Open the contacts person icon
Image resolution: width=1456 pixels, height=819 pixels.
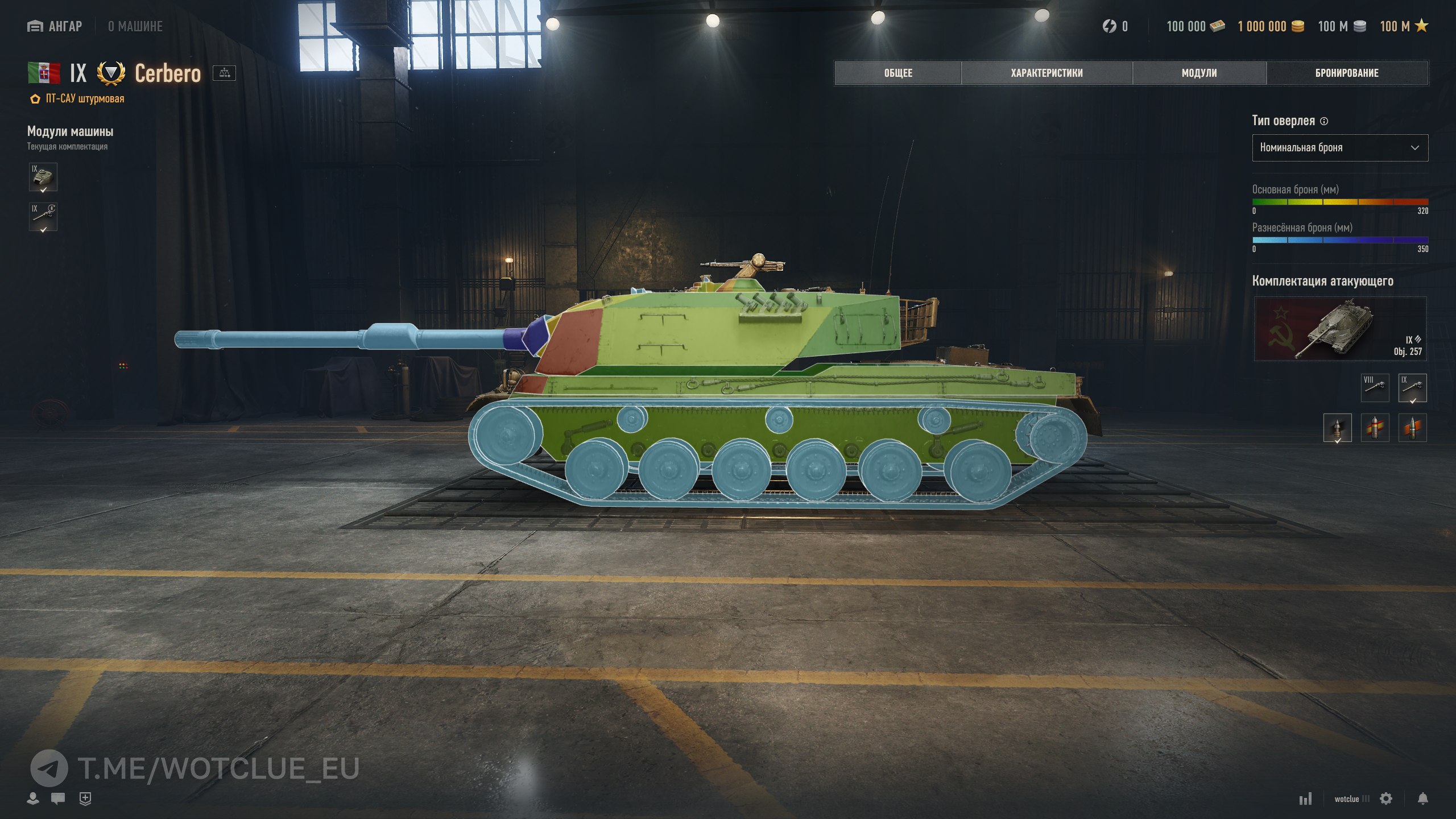click(33, 799)
